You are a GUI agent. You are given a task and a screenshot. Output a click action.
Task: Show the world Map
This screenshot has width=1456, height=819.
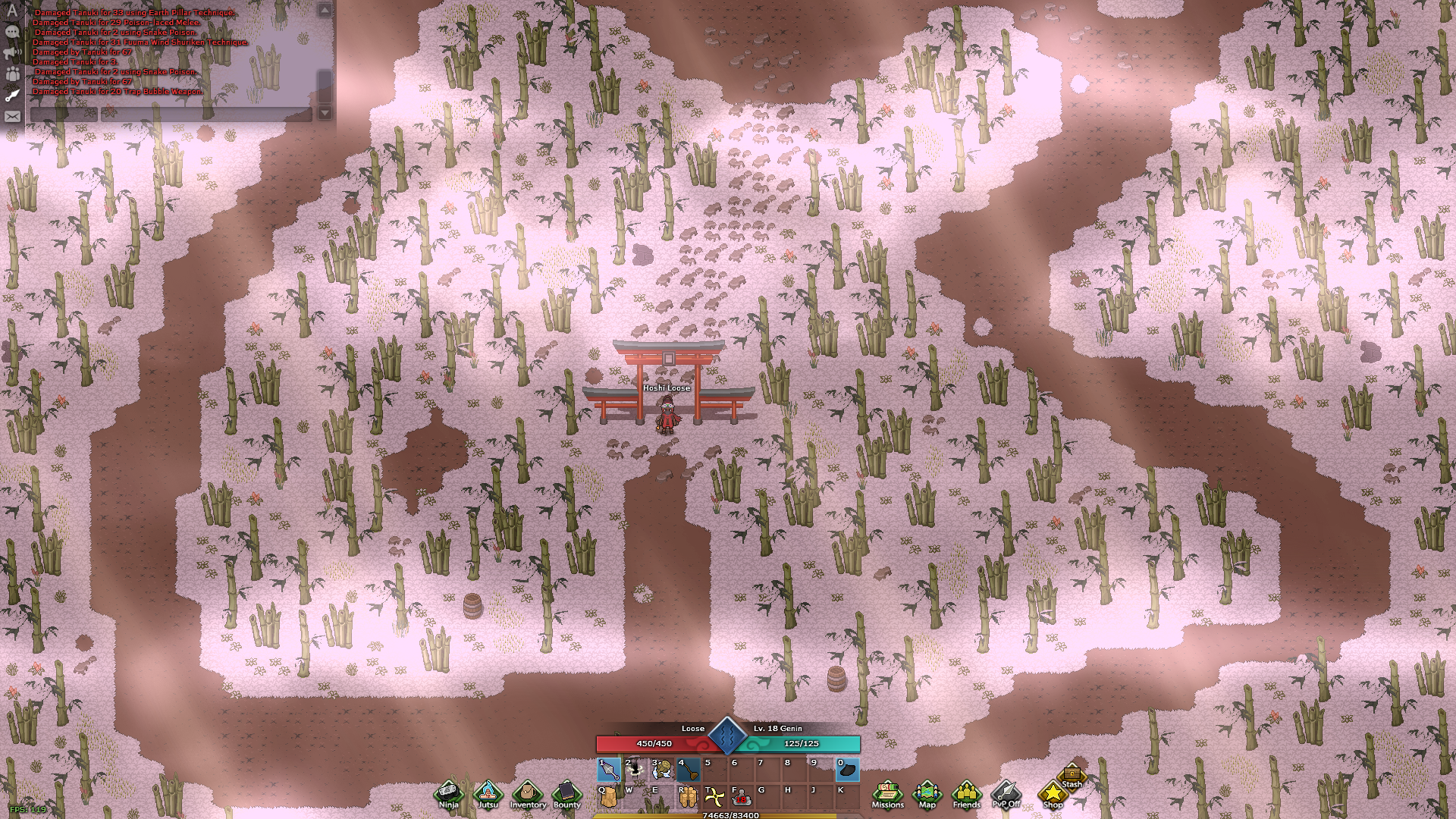point(927,794)
